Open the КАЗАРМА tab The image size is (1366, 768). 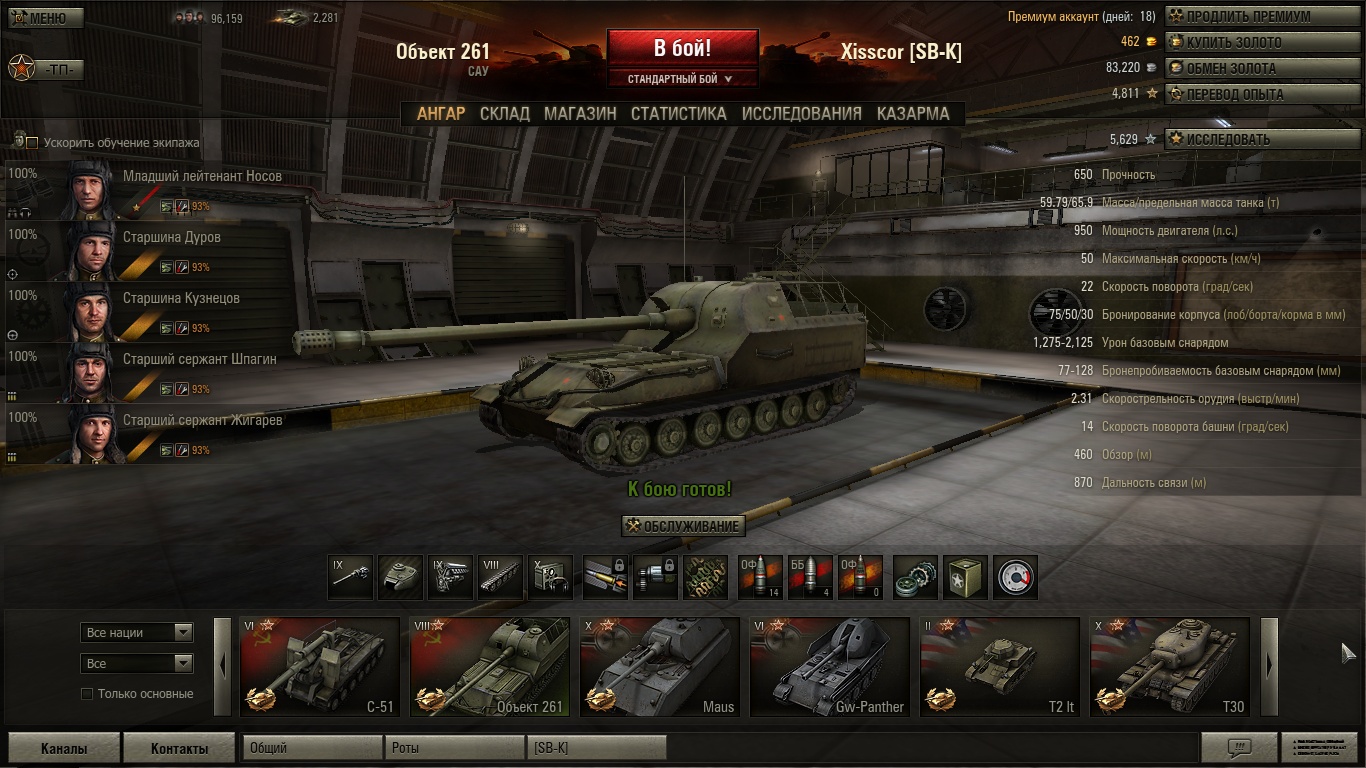913,114
